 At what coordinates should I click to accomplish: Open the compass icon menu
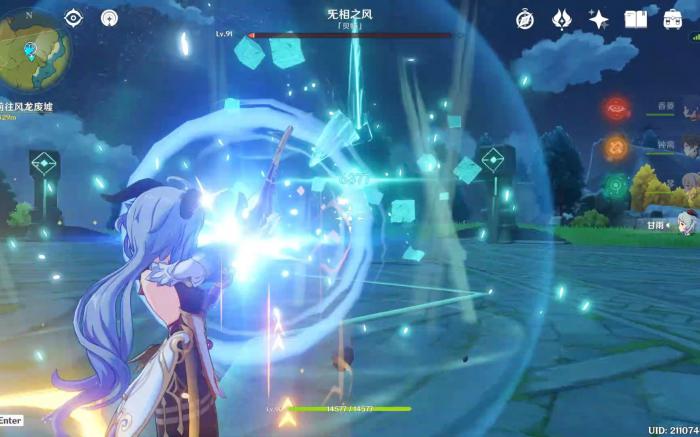(x=525, y=19)
